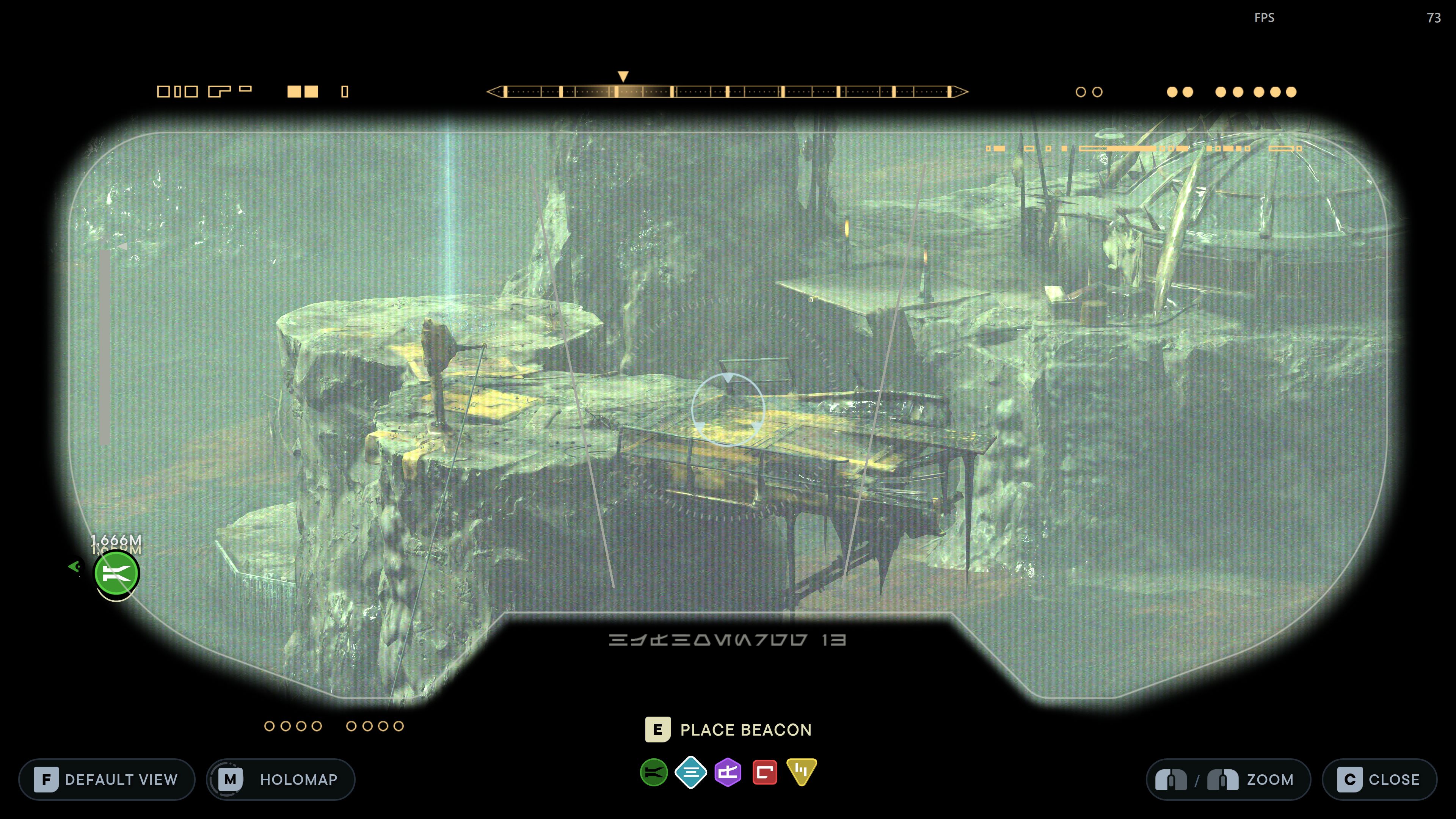Choose the yellow triangle beacon icon

(802, 771)
